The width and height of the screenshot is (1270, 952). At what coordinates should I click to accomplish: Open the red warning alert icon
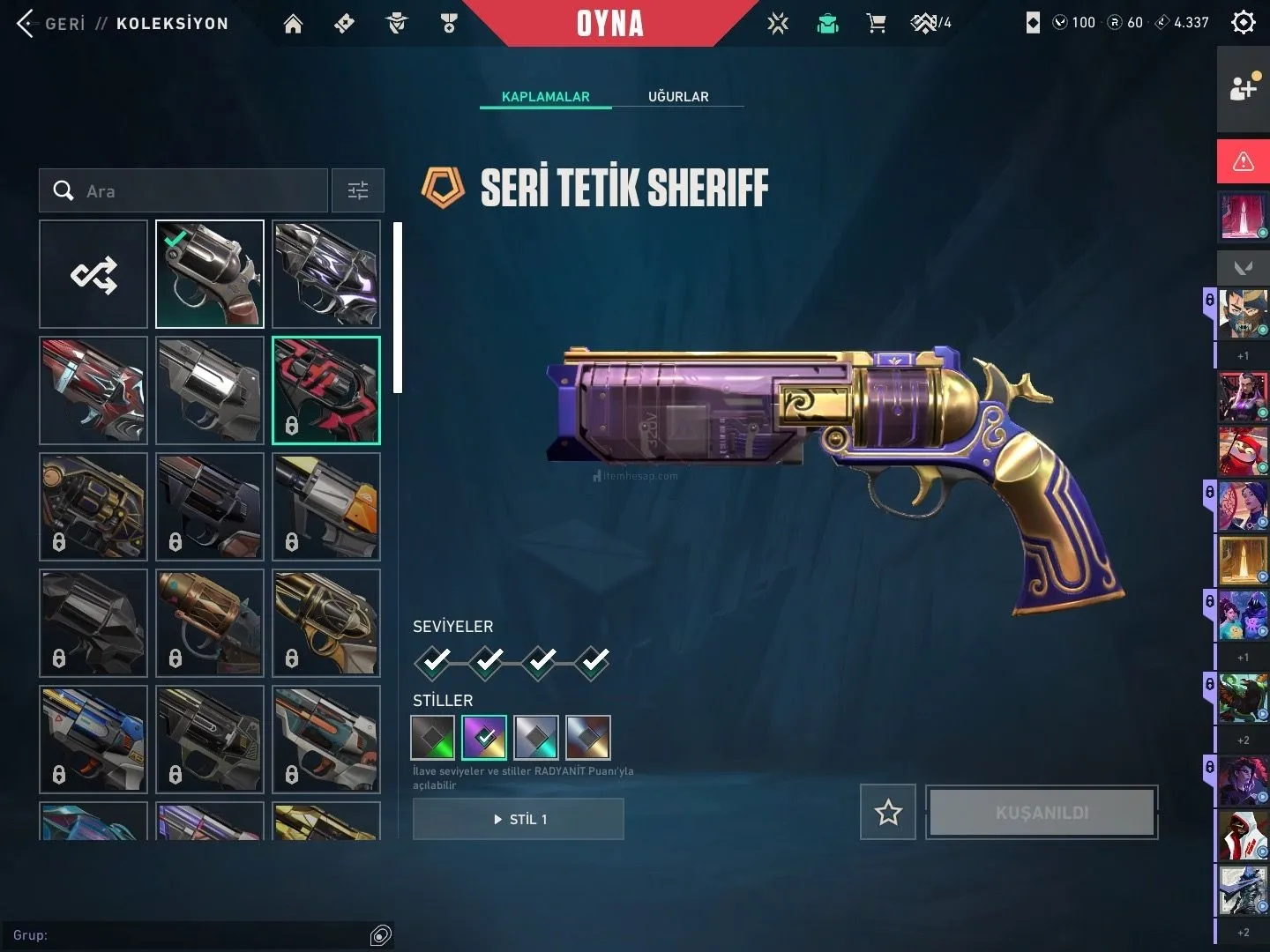tap(1243, 161)
